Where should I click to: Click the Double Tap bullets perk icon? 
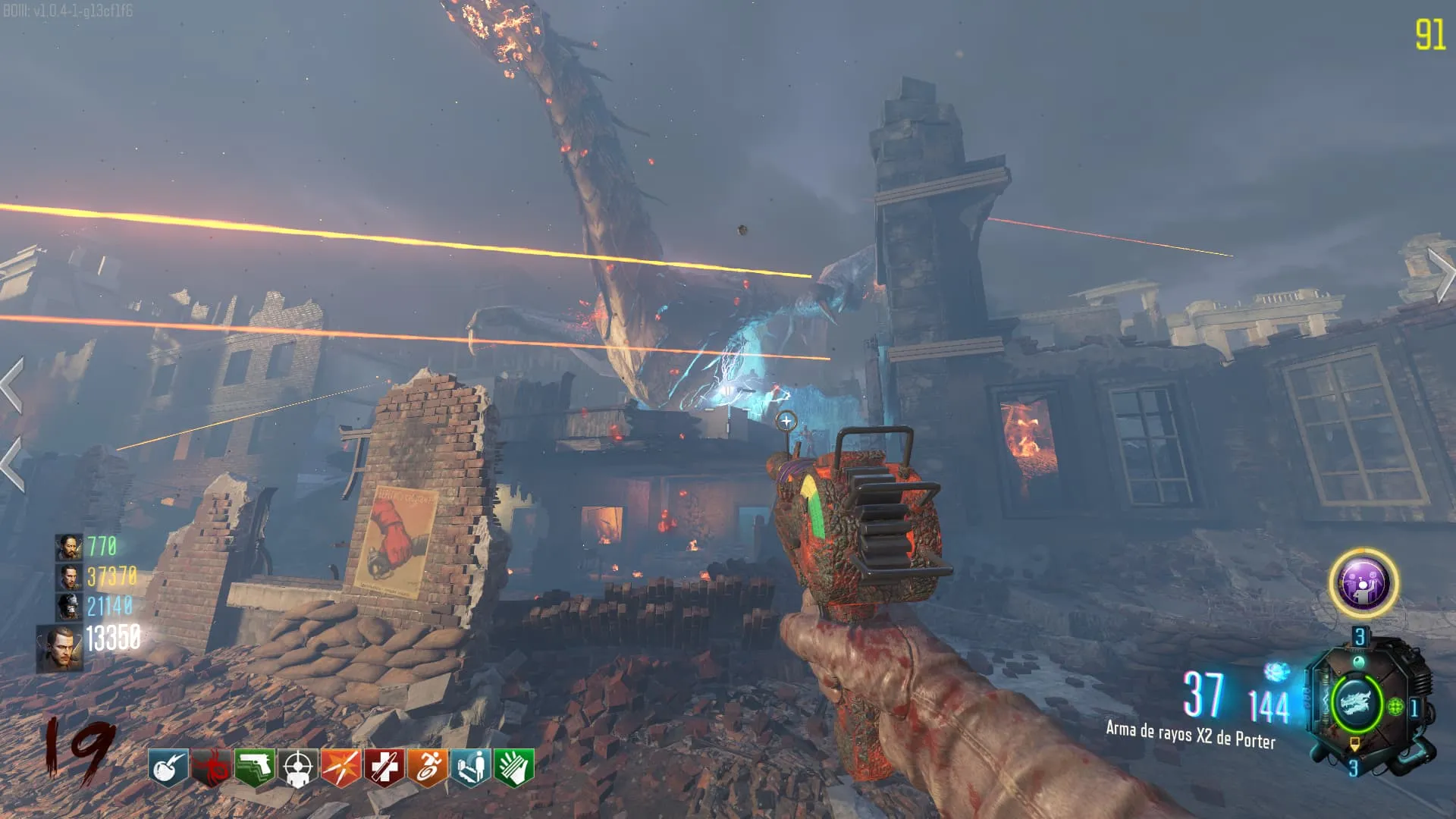tap(340, 768)
